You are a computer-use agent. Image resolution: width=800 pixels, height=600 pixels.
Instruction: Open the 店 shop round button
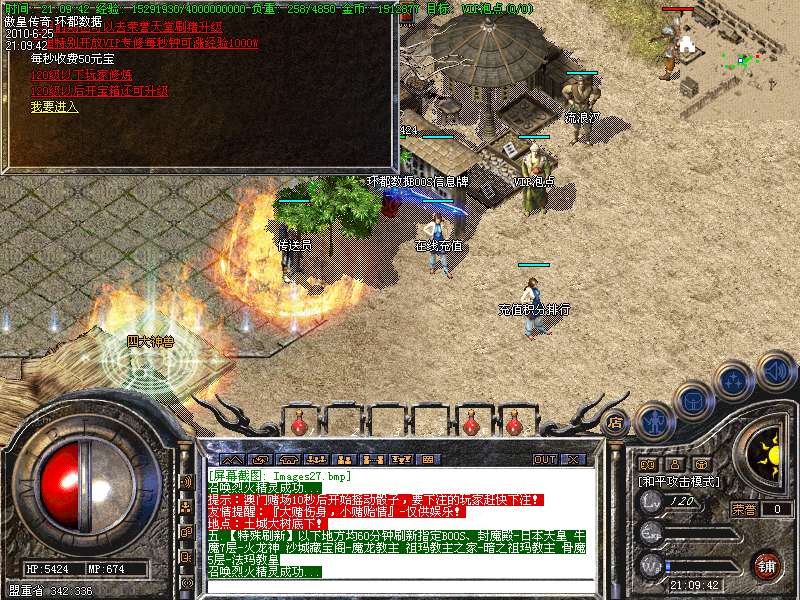coord(617,423)
